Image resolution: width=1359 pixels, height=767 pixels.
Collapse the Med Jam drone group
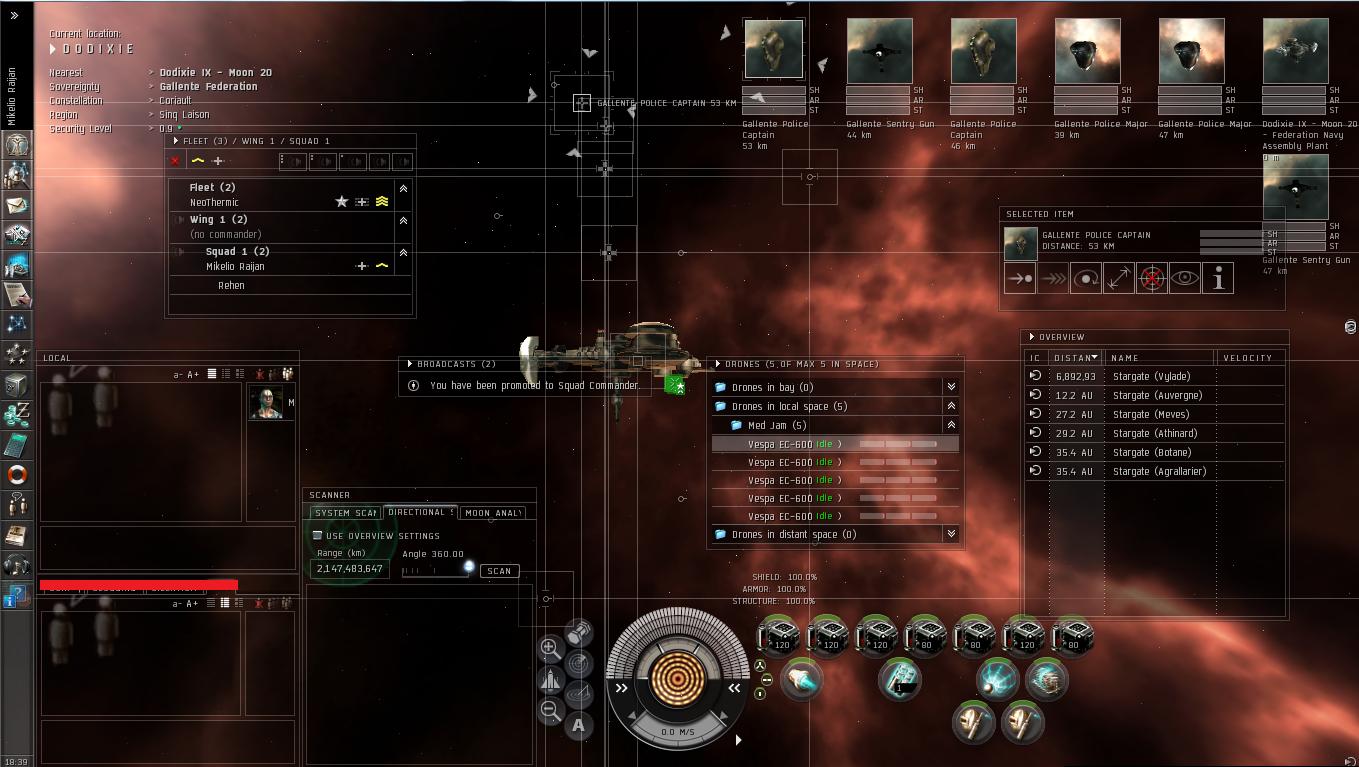pyautogui.click(x=951, y=425)
